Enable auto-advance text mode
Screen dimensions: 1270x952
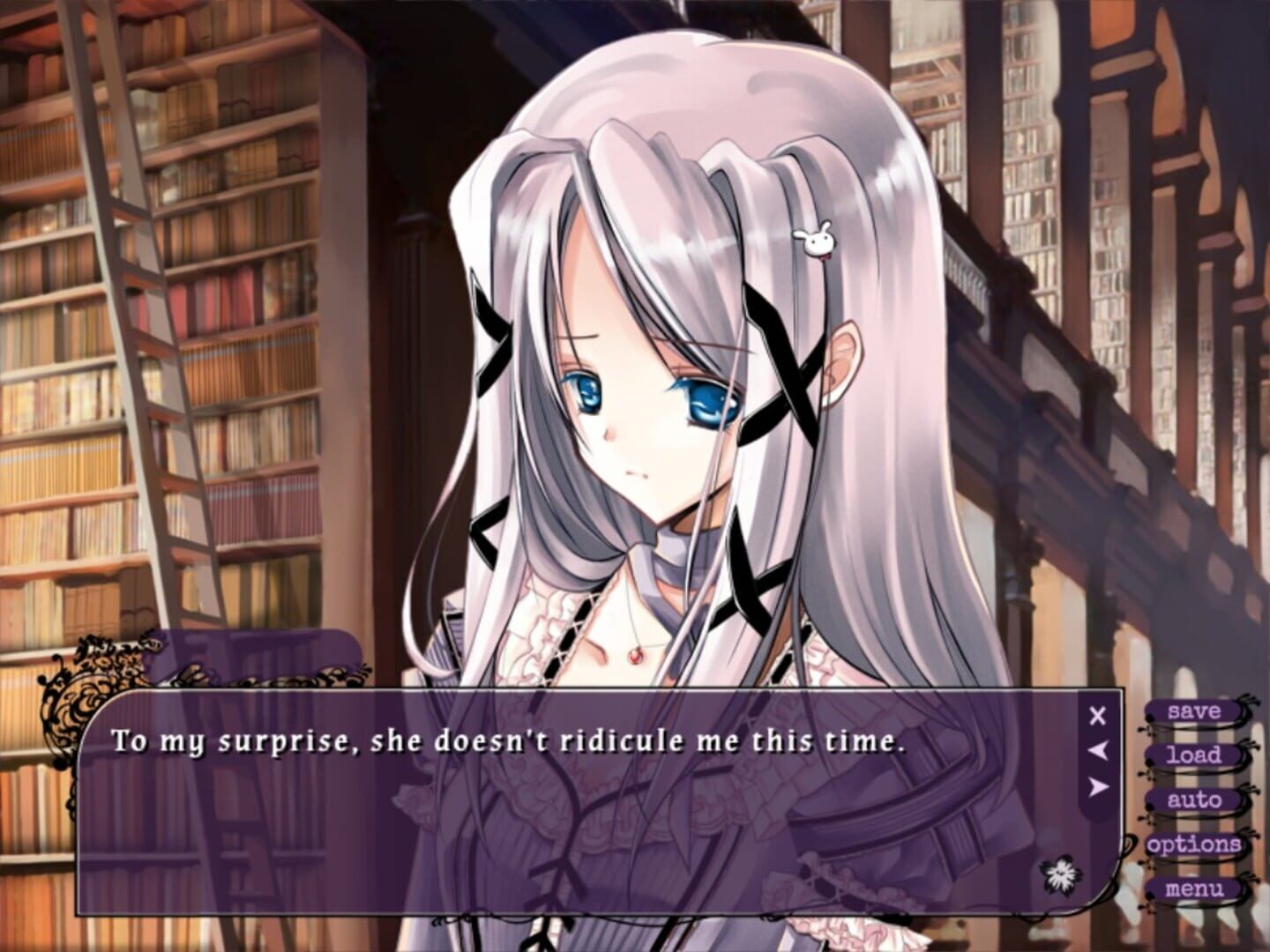click(x=1195, y=800)
